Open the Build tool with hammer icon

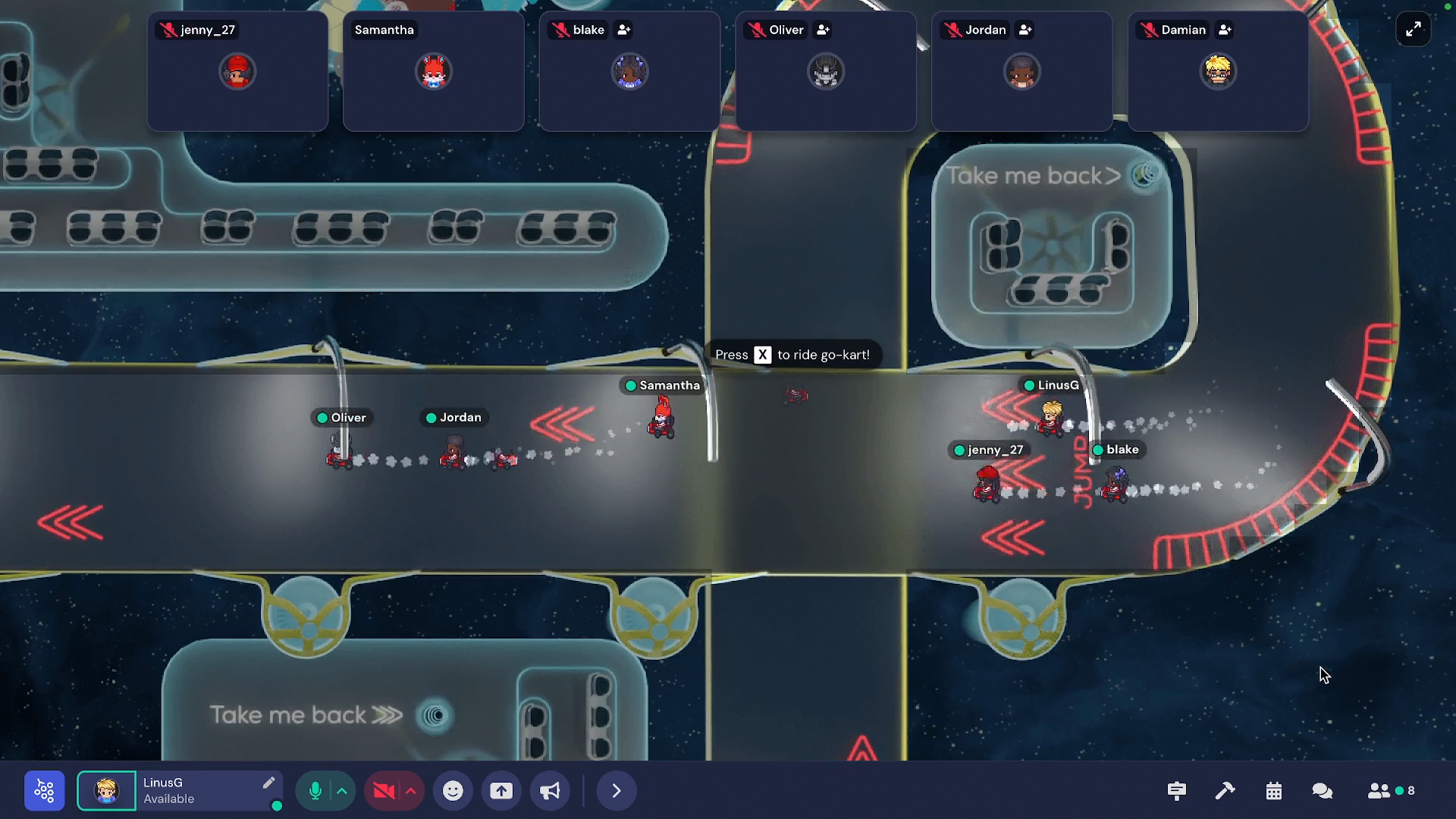1225,791
